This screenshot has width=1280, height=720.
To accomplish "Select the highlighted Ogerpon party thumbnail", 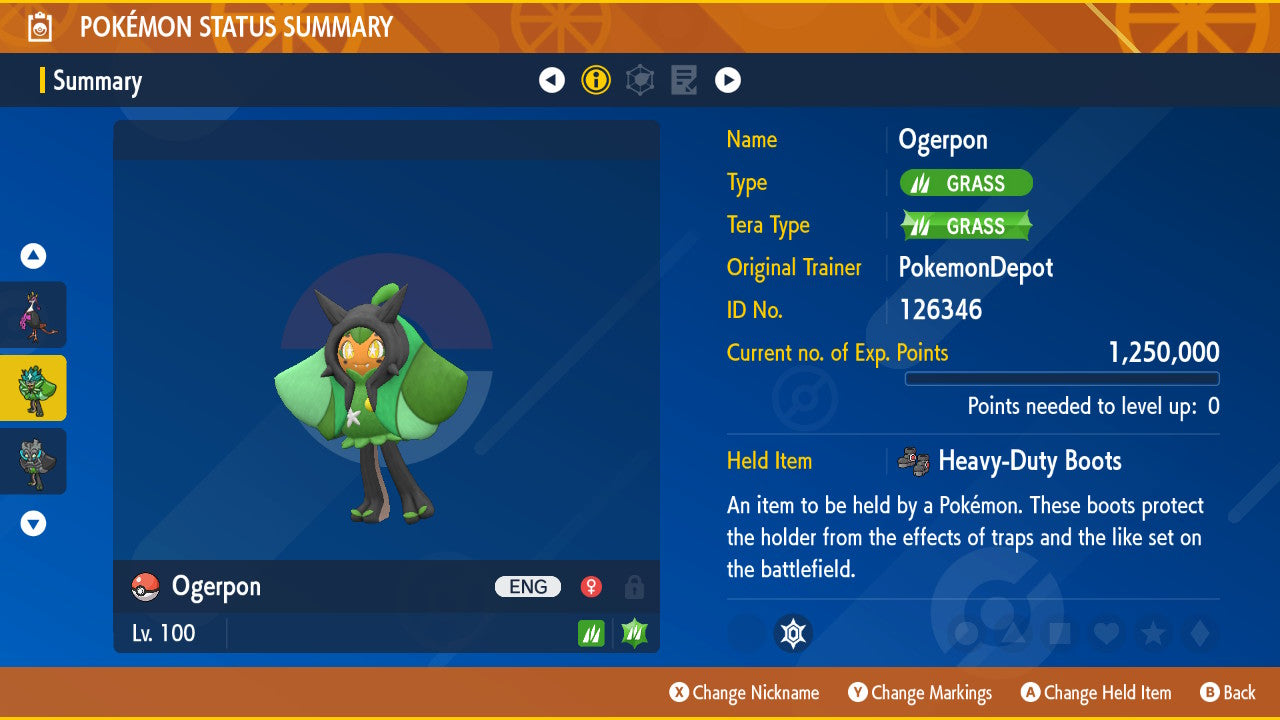I will click(x=34, y=388).
